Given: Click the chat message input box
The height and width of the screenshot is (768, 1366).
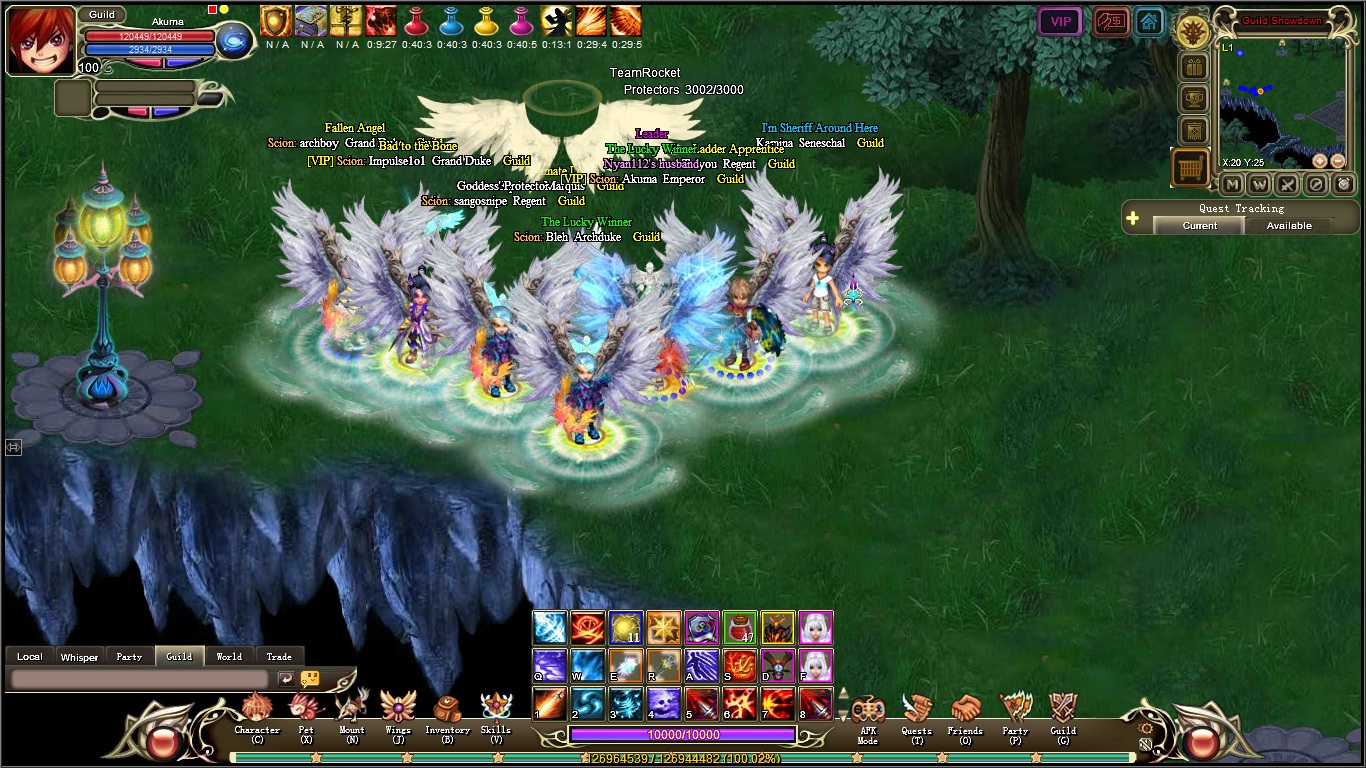Looking at the screenshot, I should [x=140, y=679].
